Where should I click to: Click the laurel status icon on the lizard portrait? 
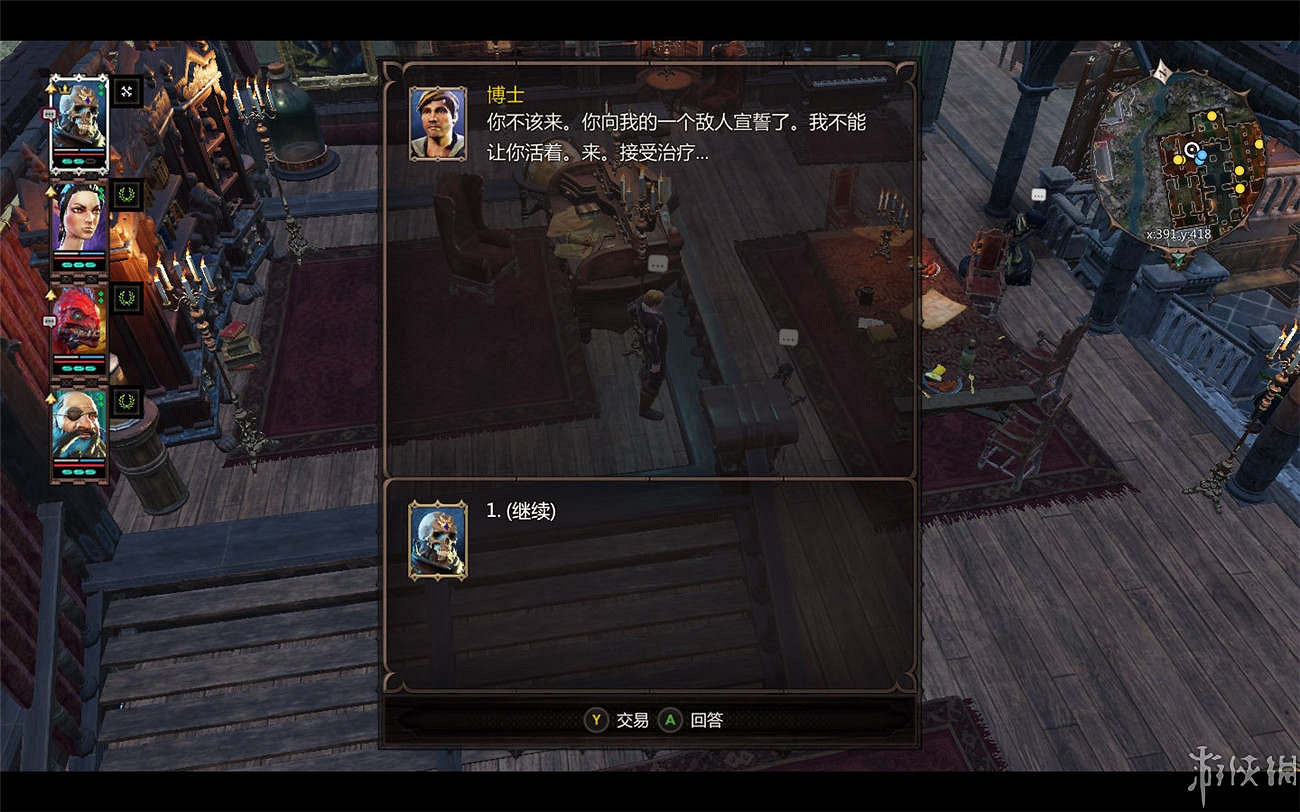[127, 297]
